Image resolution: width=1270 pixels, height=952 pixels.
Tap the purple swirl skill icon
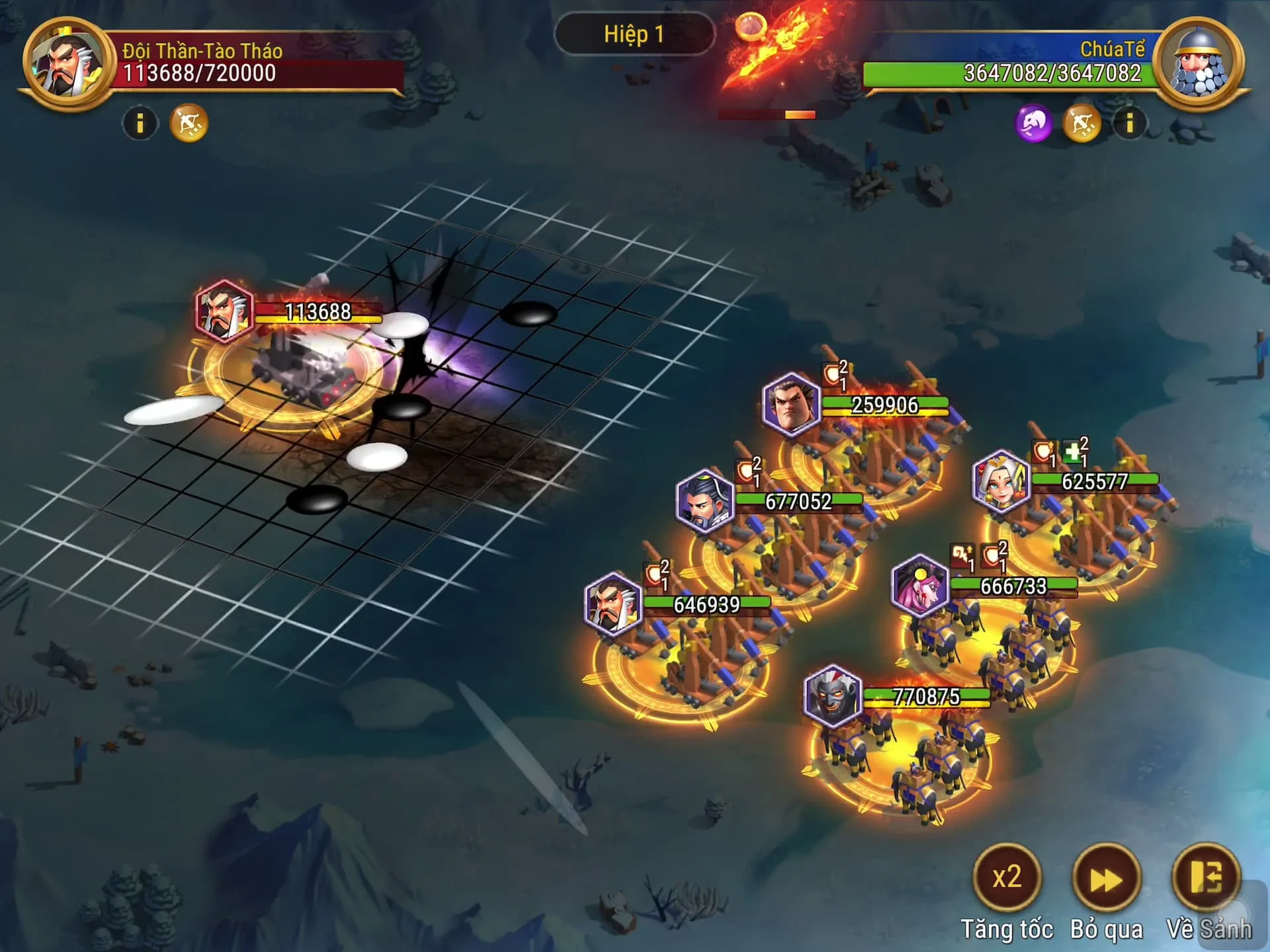pos(1033,123)
